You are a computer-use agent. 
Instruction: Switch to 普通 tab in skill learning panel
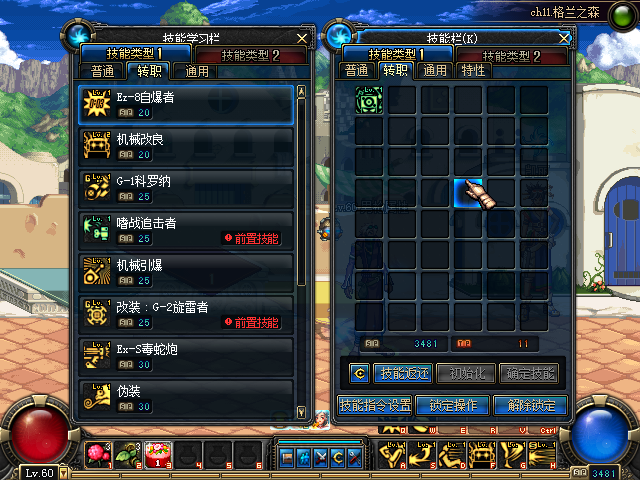tap(99, 71)
